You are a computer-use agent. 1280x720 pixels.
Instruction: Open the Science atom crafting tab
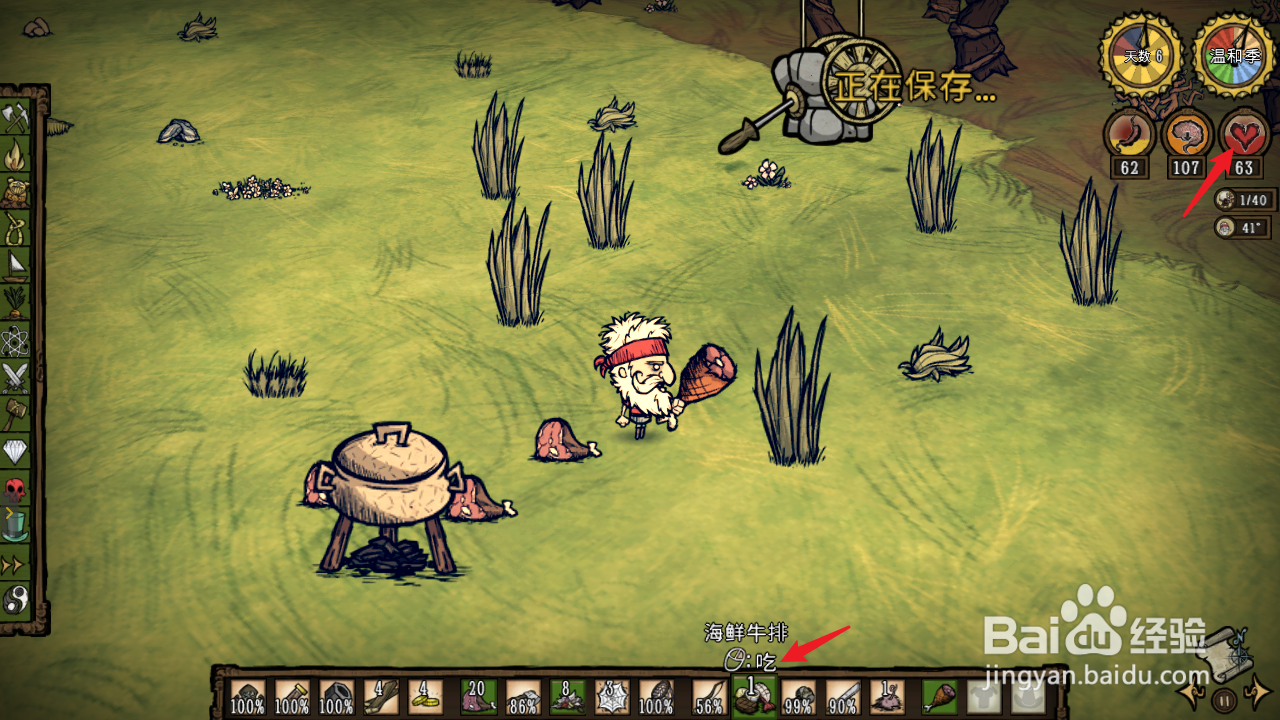[16, 340]
